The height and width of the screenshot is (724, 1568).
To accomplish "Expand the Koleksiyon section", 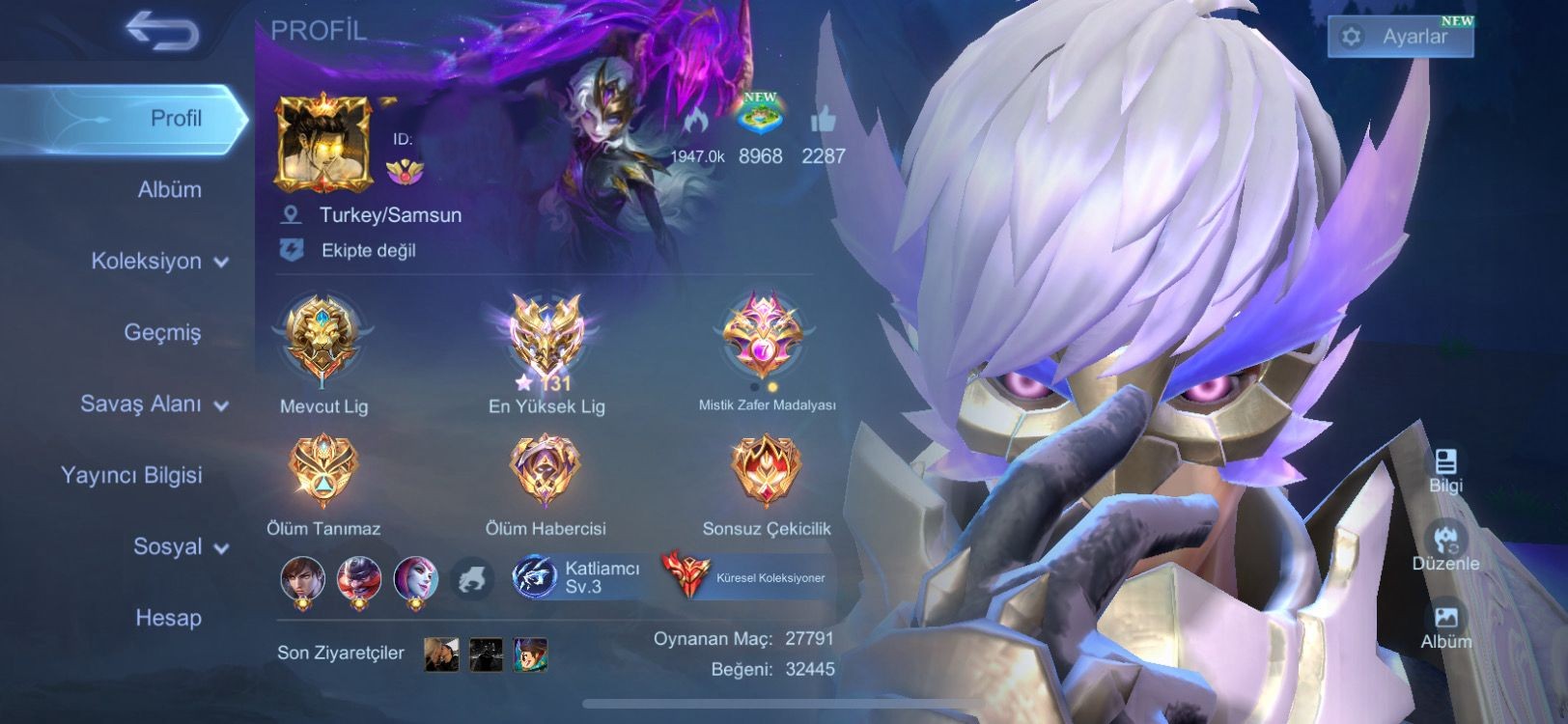I will click(x=158, y=261).
